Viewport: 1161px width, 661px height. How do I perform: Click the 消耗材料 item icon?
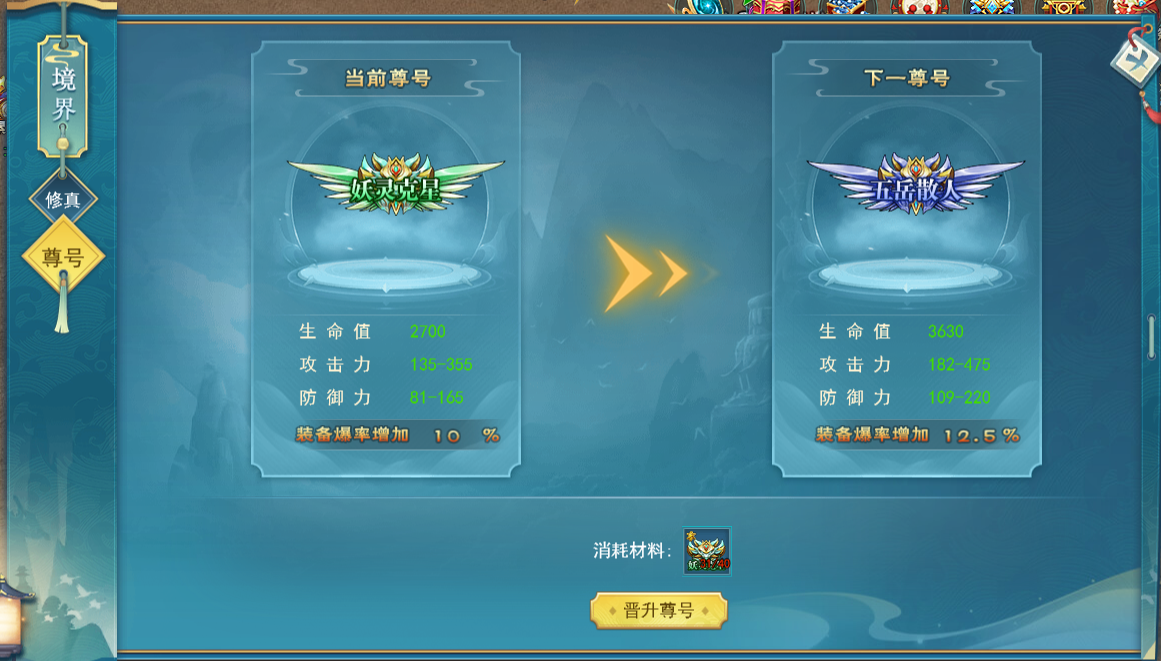[x=707, y=551]
